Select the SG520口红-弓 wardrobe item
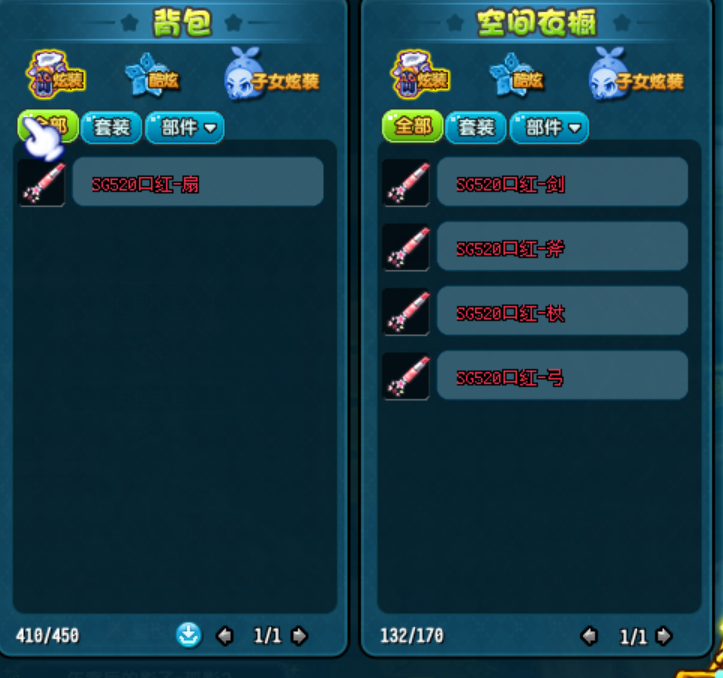This screenshot has width=723, height=678. pos(562,376)
